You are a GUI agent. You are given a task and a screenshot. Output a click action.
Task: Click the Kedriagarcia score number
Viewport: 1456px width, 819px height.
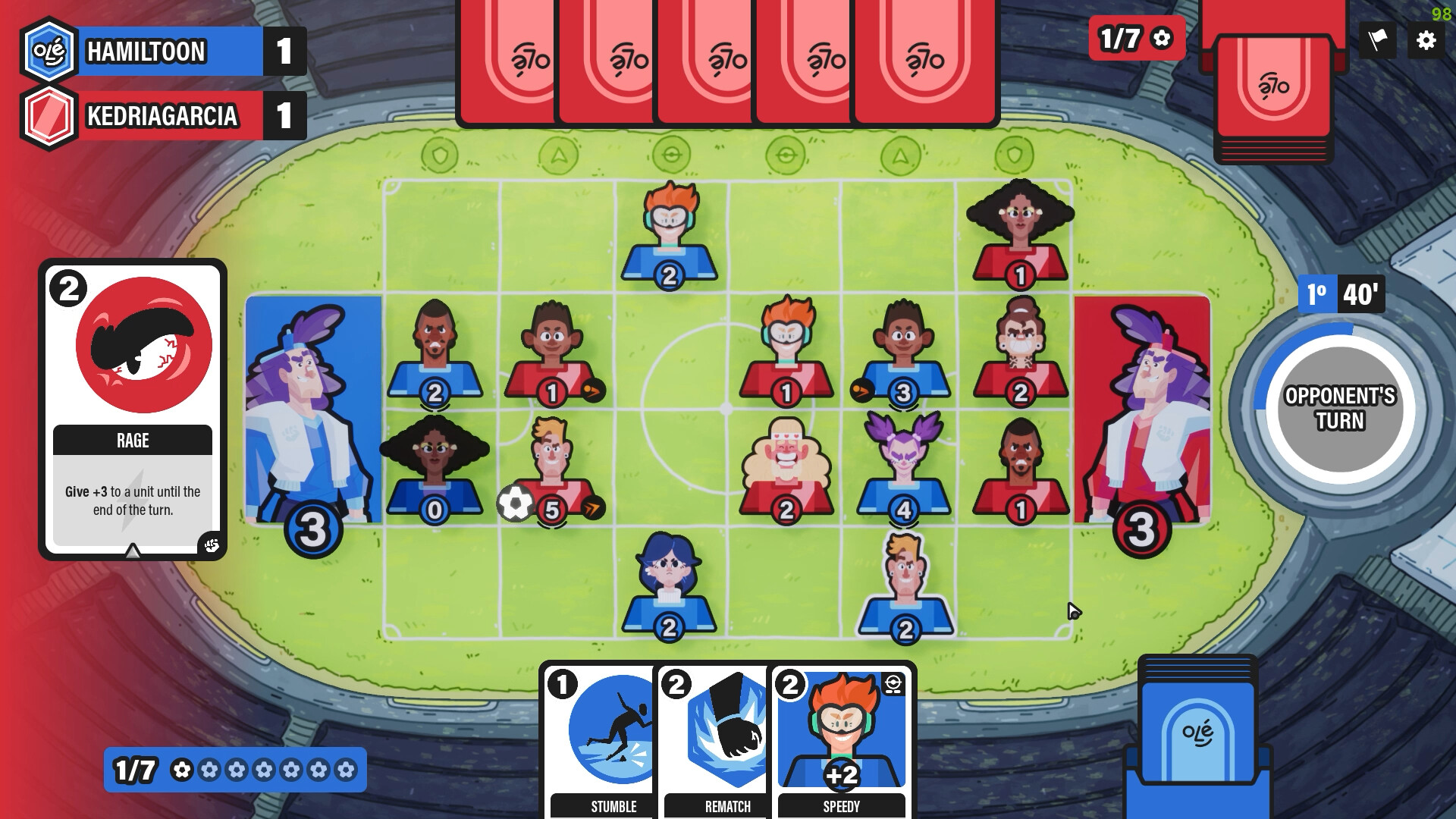click(x=282, y=115)
